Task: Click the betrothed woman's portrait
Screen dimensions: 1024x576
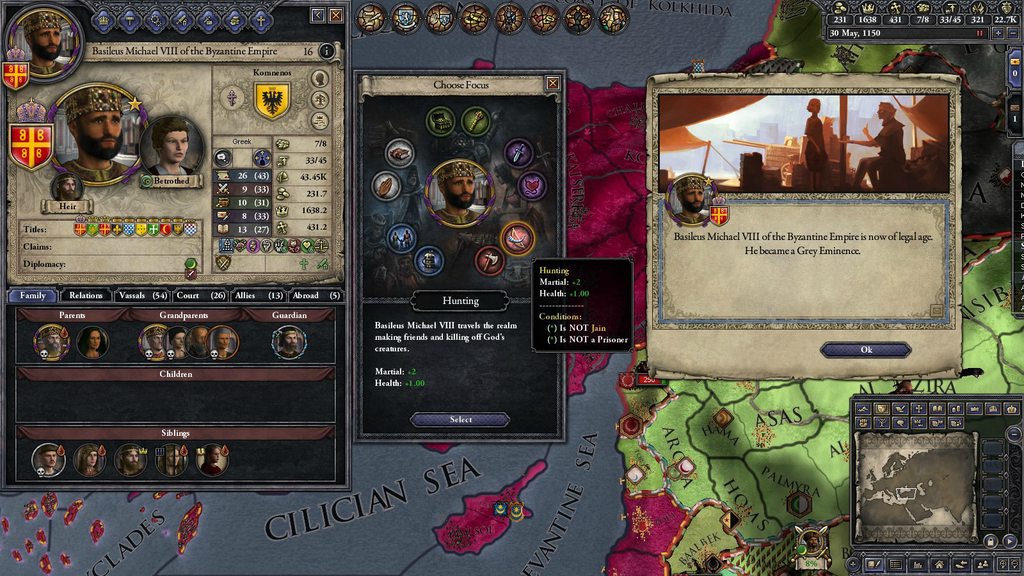Action: click(173, 145)
